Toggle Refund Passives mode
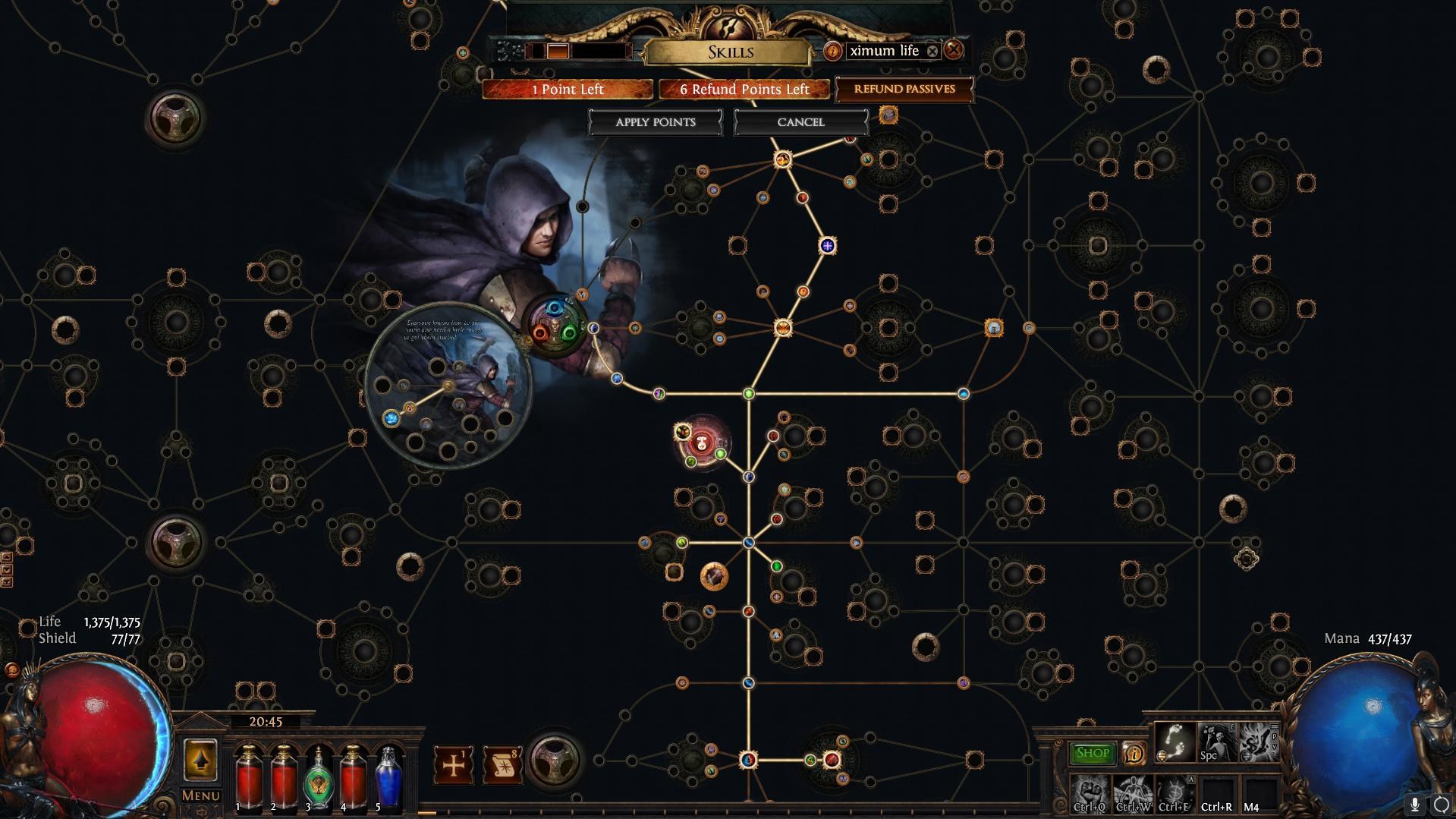The width and height of the screenshot is (1456, 819). (904, 89)
